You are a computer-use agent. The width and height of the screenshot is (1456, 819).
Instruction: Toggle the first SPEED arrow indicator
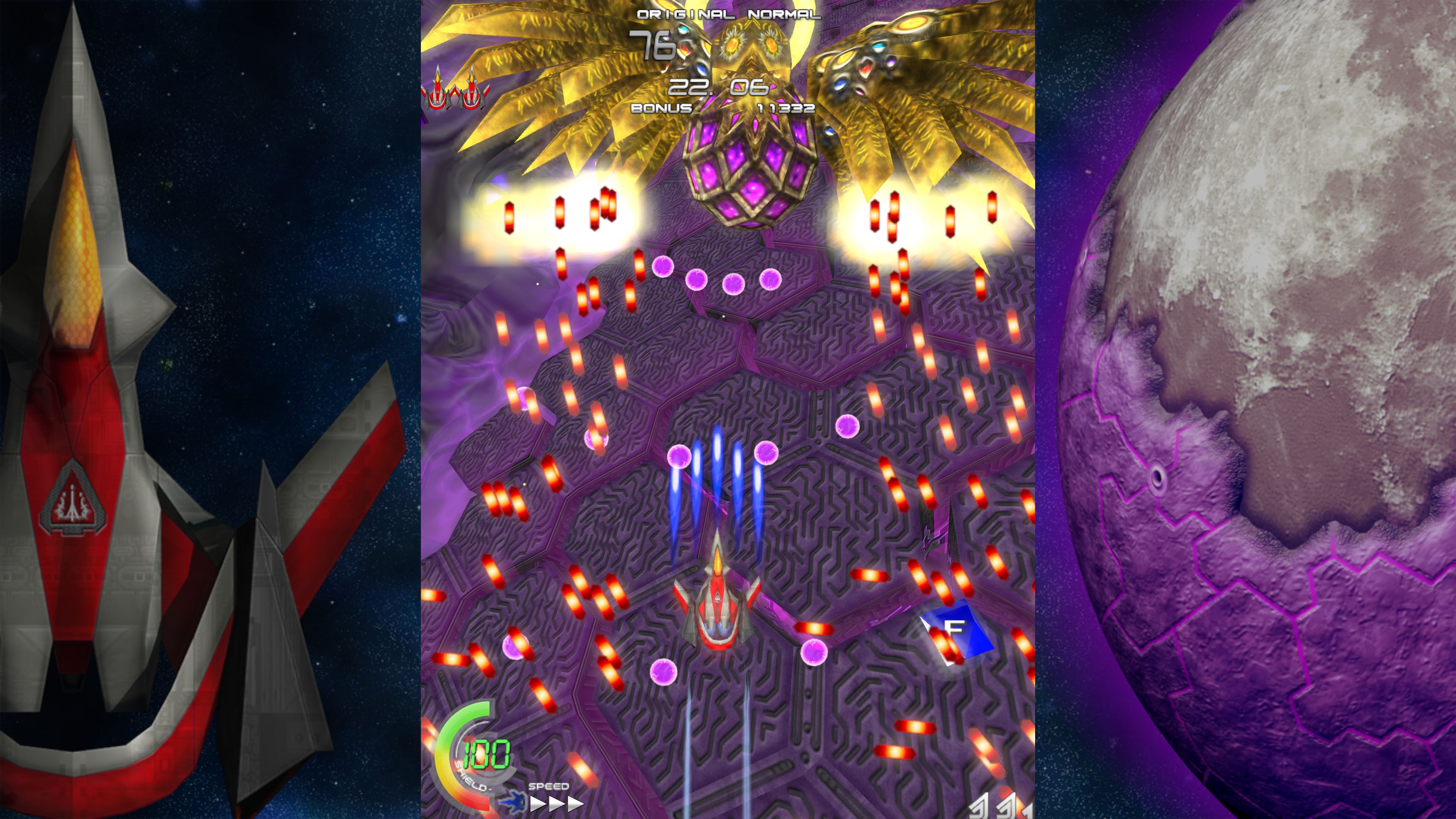[x=538, y=804]
